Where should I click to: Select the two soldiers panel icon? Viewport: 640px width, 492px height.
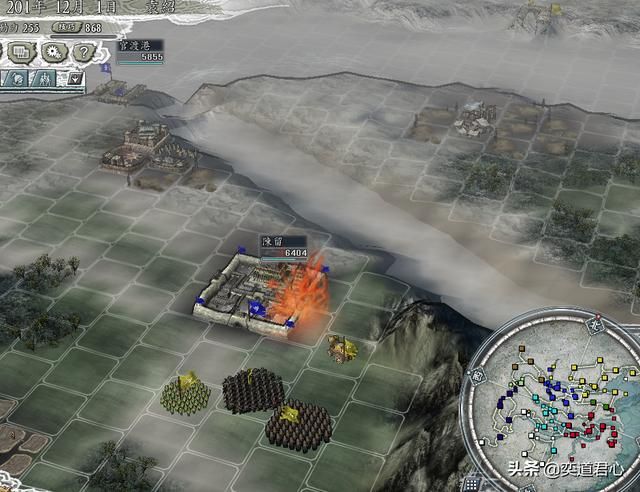(46, 79)
